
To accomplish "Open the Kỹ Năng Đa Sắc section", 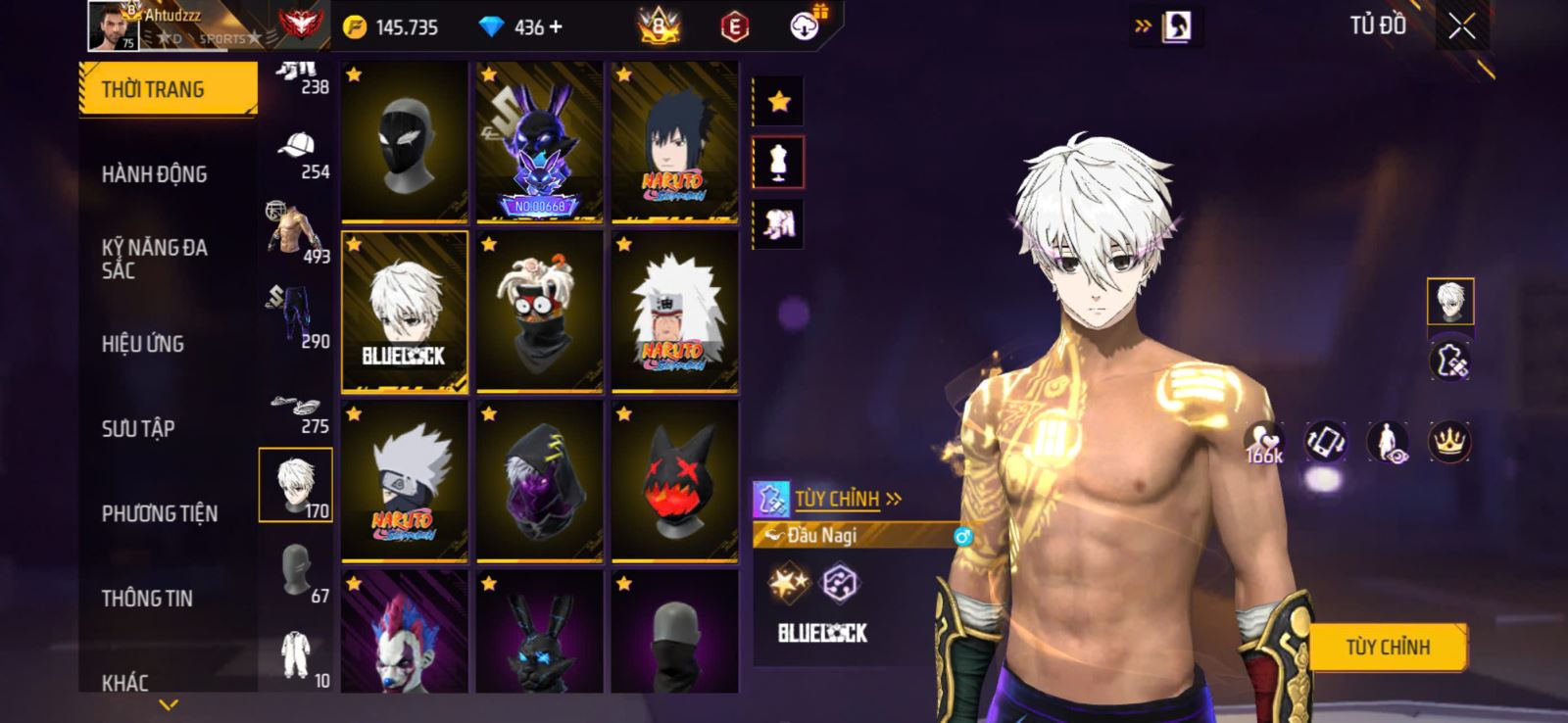I will pos(155,259).
